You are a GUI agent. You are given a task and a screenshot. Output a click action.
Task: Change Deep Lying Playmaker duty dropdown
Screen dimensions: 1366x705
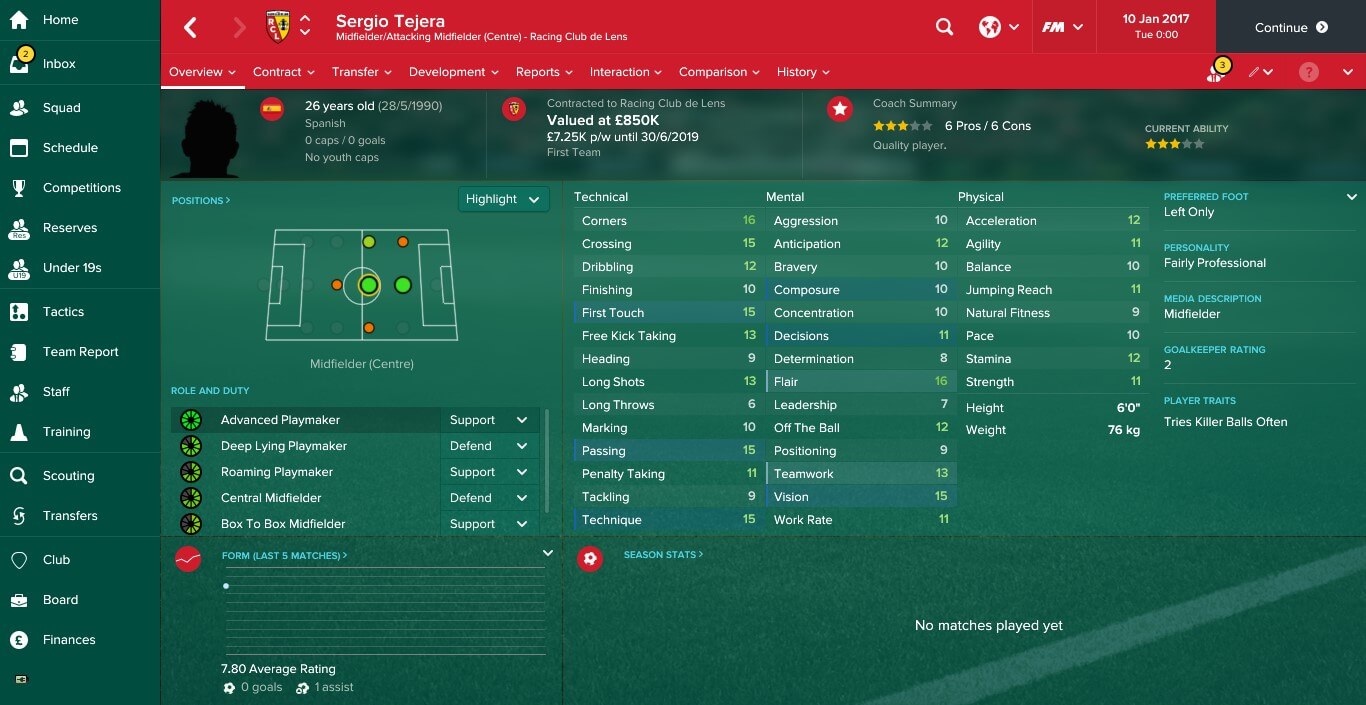[489, 446]
